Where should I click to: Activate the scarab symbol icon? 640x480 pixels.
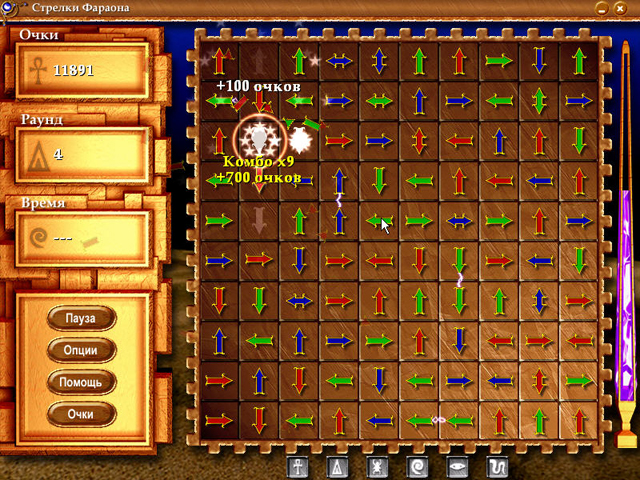pos(377,466)
